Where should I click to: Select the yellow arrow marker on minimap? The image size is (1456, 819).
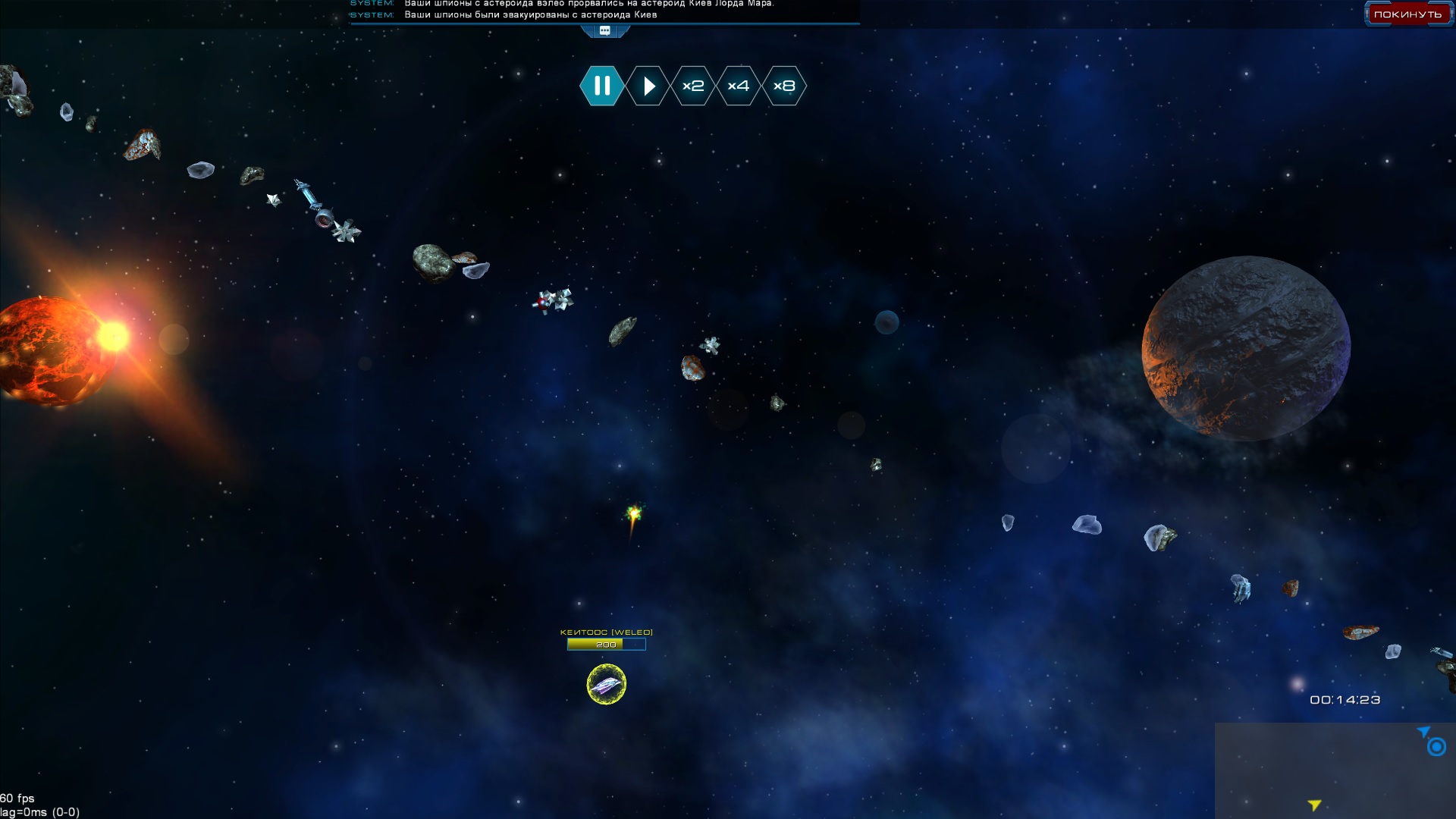(x=1314, y=805)
